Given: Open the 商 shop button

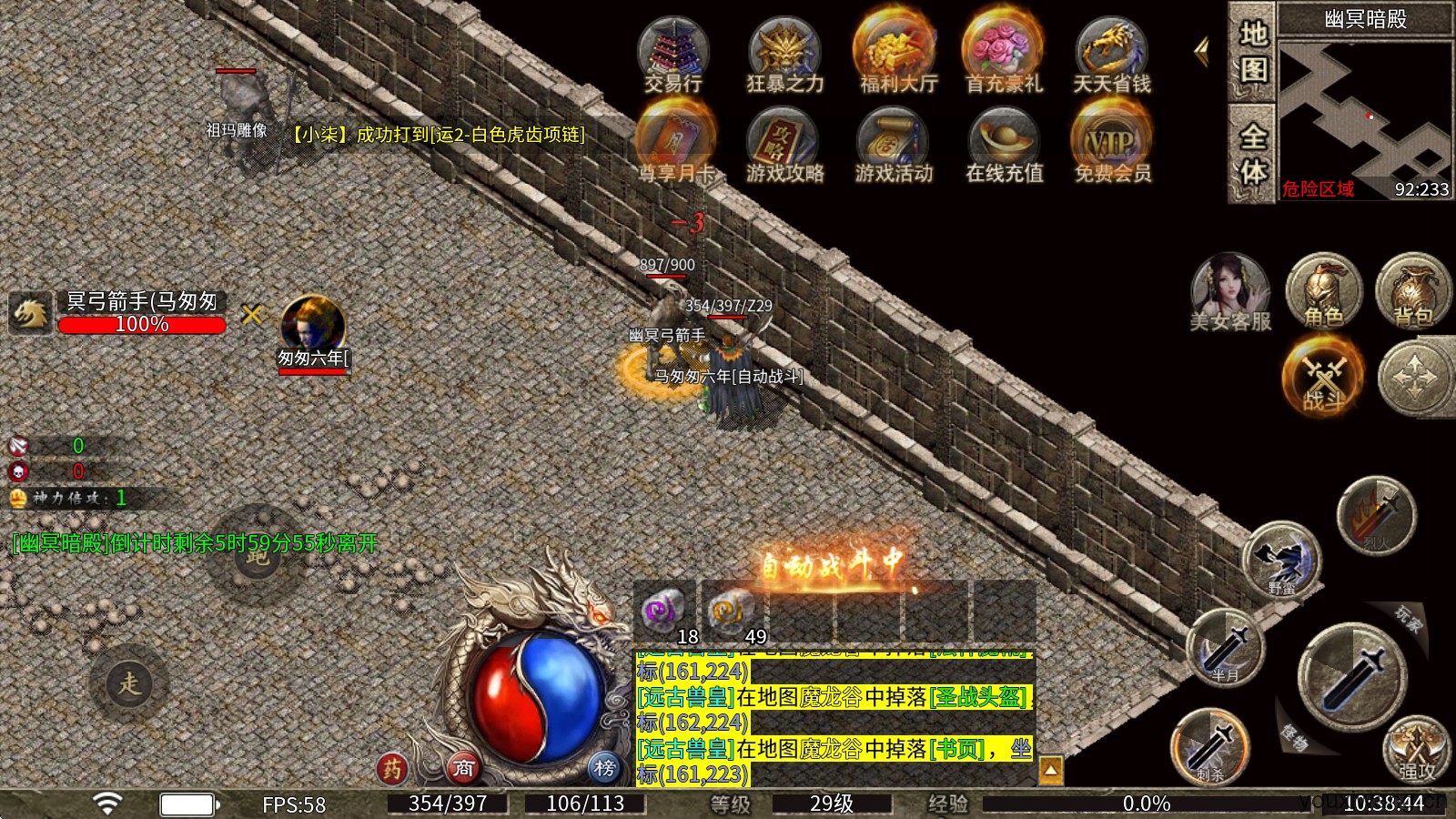Looking at the screenshot, I should (464, 768).
